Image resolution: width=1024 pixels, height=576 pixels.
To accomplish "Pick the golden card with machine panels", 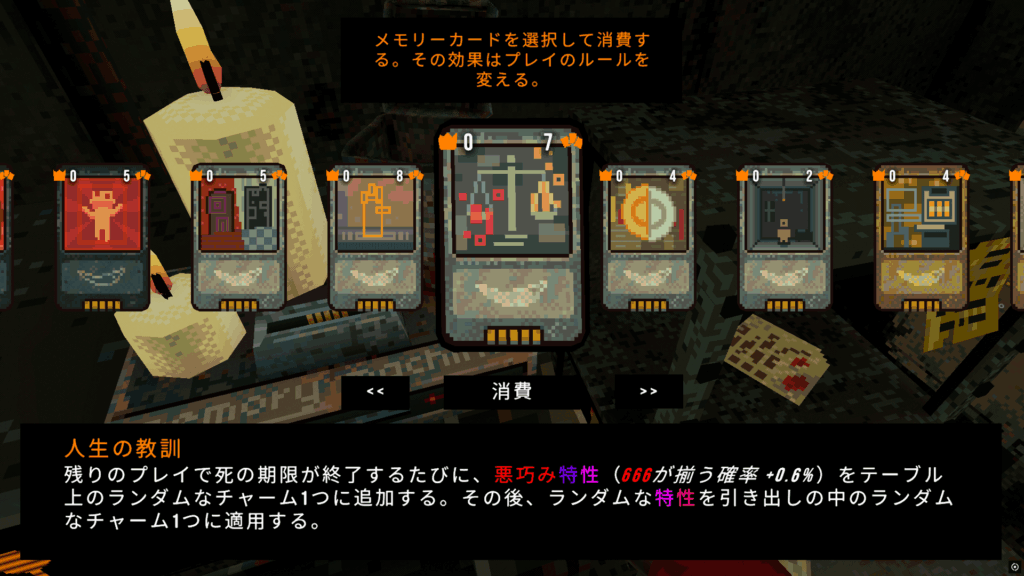I will 921,236.
